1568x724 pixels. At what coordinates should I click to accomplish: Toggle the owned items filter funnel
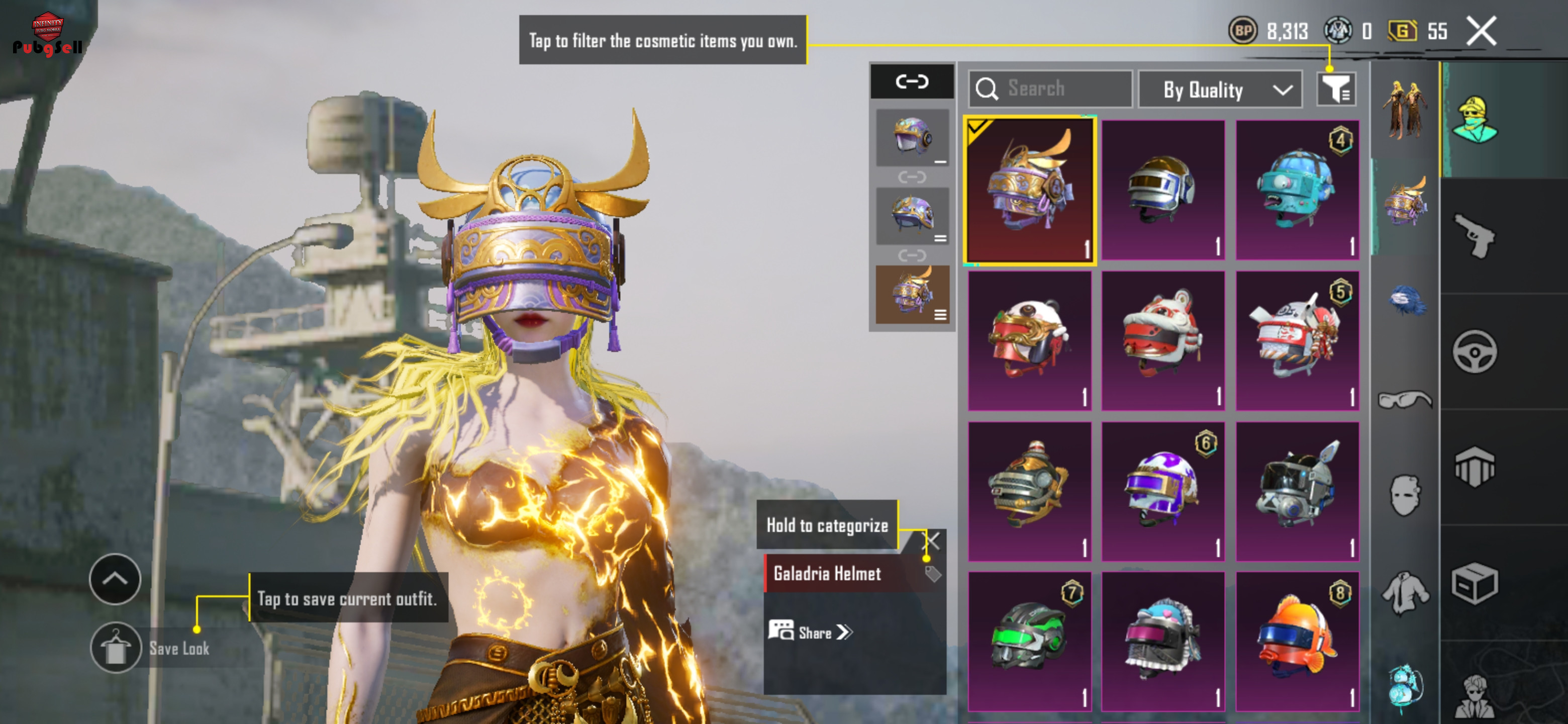(1335, 90)
